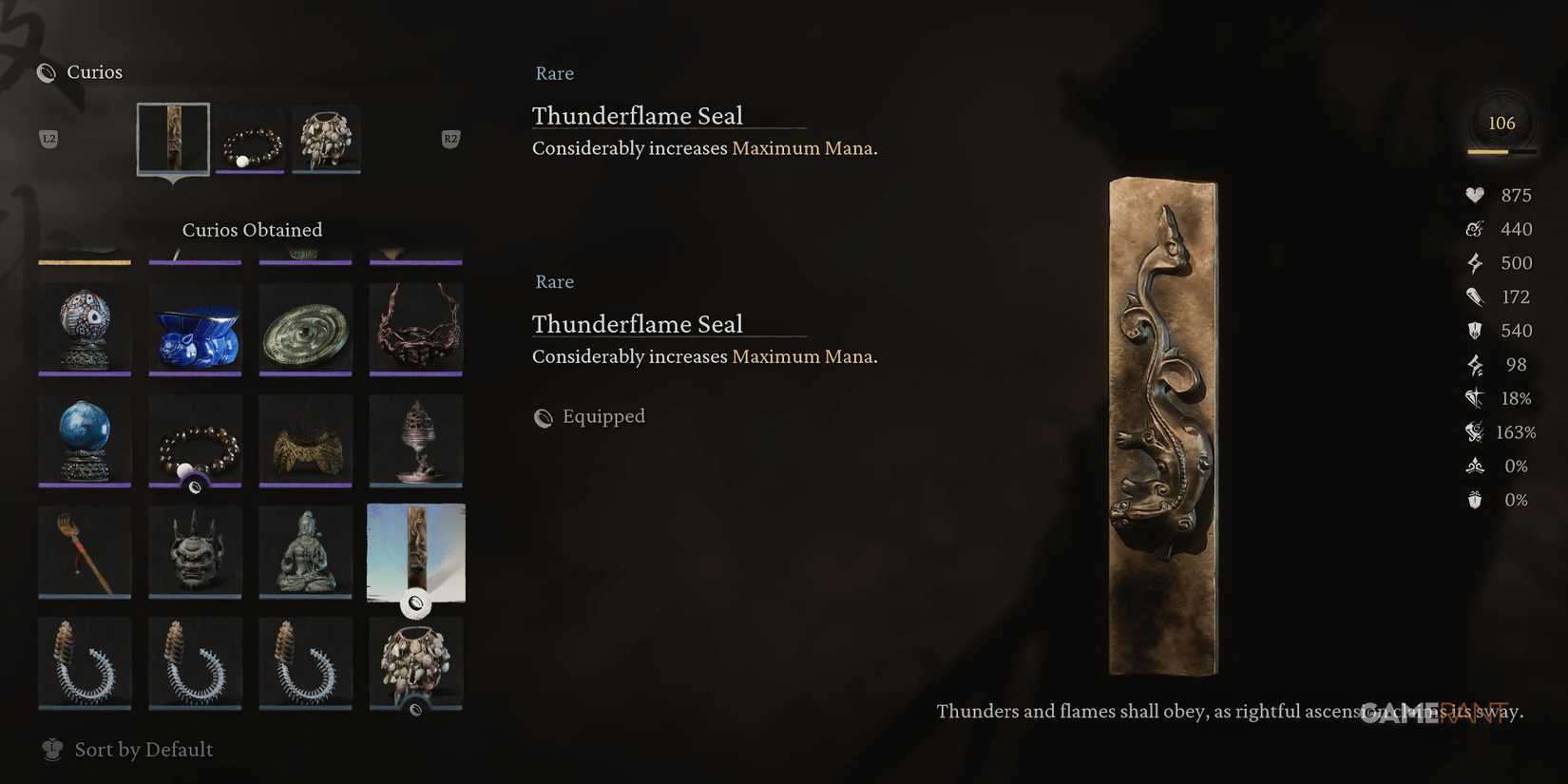Select the lightning stamina icon showing 500
The height and width of the screenshot is (784, 1568).
pyautogui.click(x=1475, y=262)
